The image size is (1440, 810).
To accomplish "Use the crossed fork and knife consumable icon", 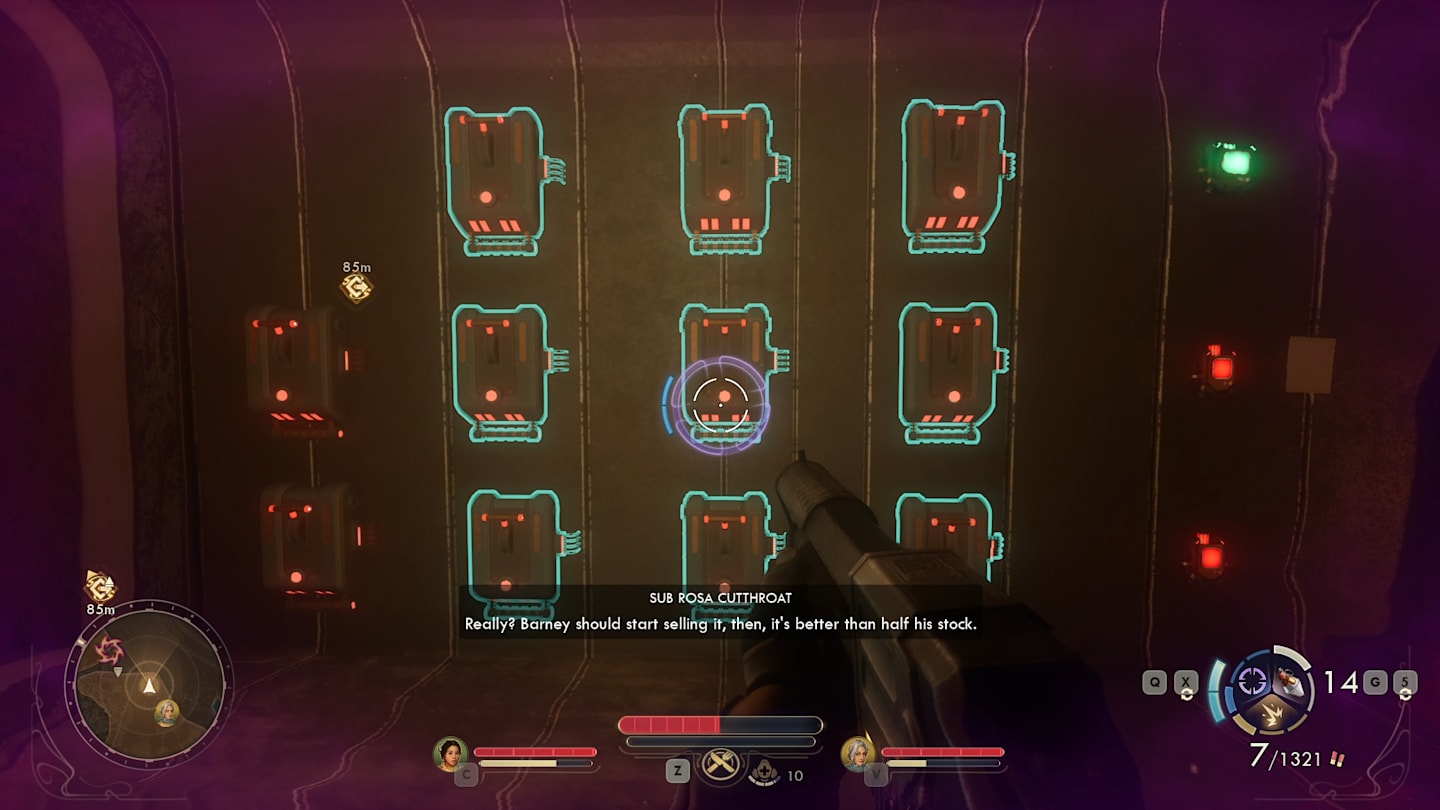I will click(718, 764).
